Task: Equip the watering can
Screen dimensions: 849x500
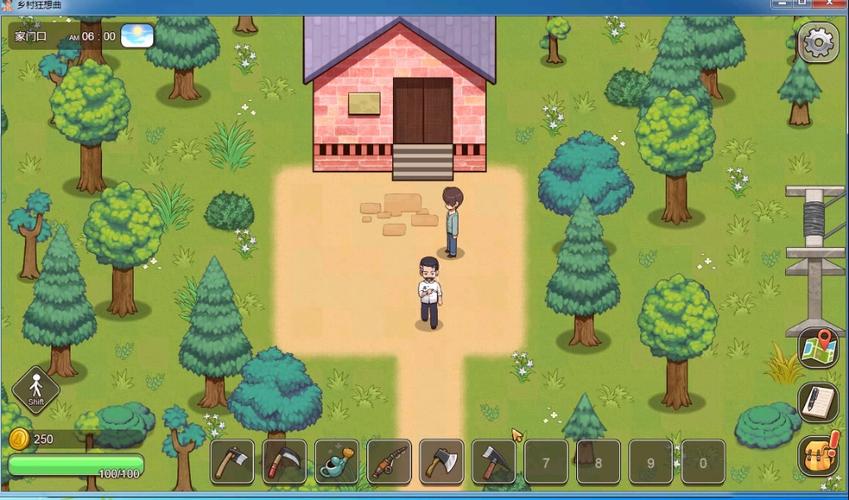Action: click(337, 462)
